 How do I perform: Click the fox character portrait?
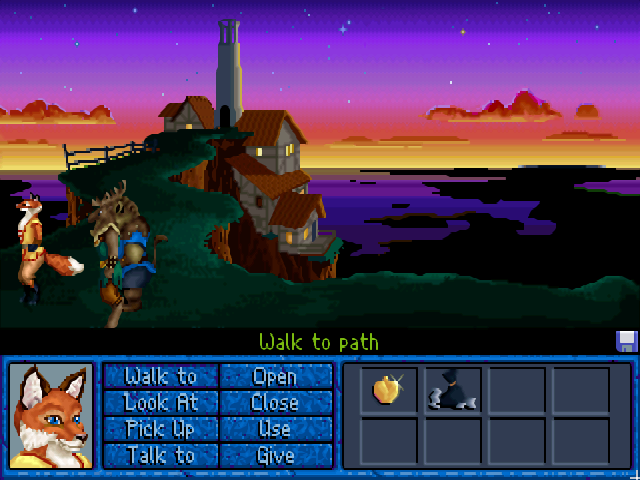tap(51, 415)
